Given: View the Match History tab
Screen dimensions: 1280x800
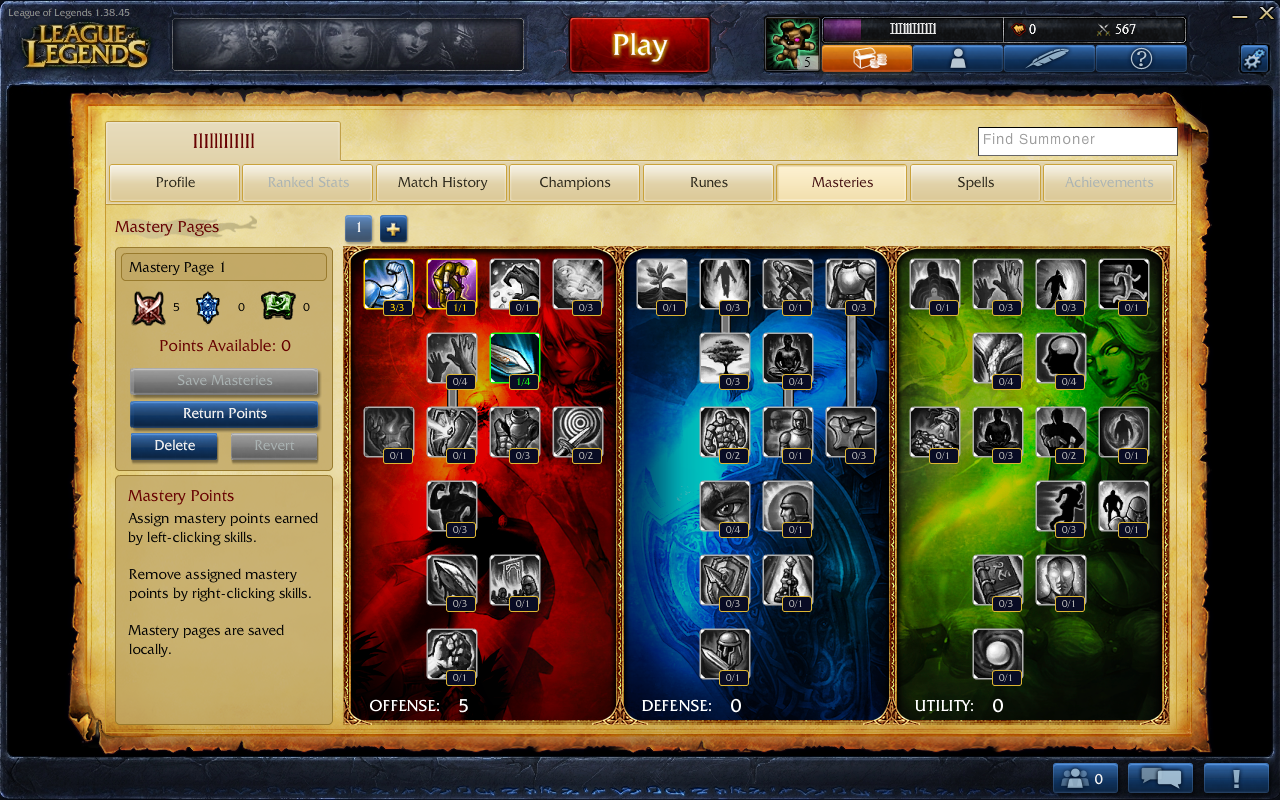Looking at the screenshot, I should coord(441,182).
